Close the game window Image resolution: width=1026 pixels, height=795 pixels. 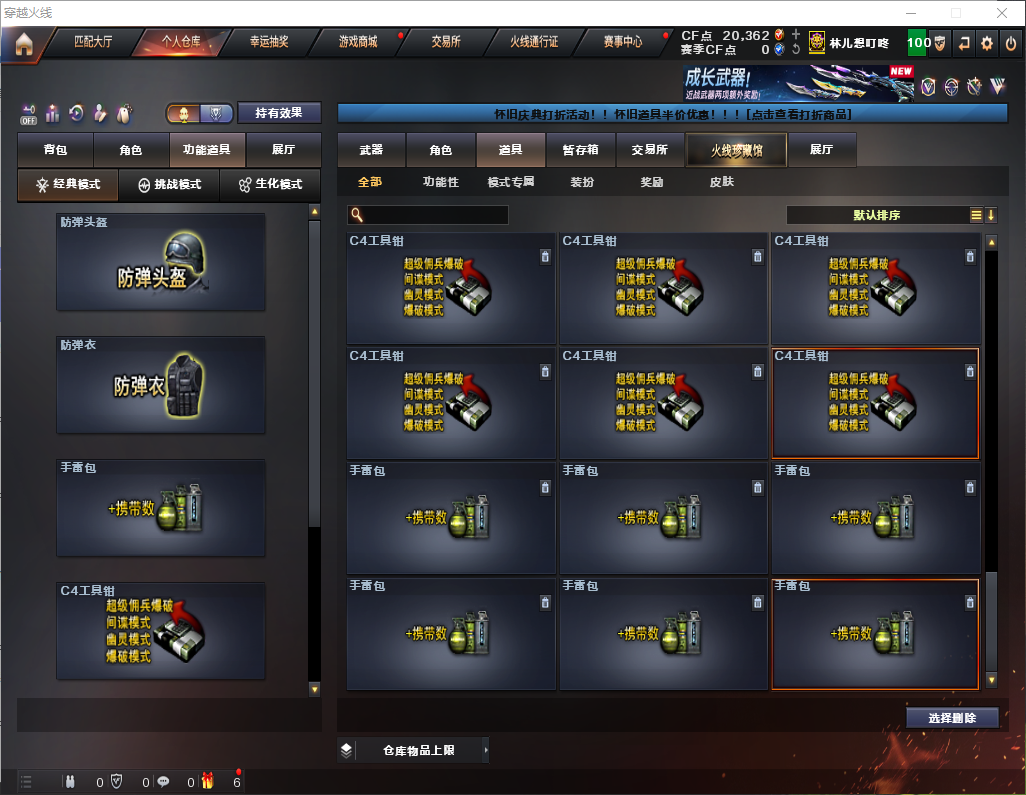[x=1002, y=13]
